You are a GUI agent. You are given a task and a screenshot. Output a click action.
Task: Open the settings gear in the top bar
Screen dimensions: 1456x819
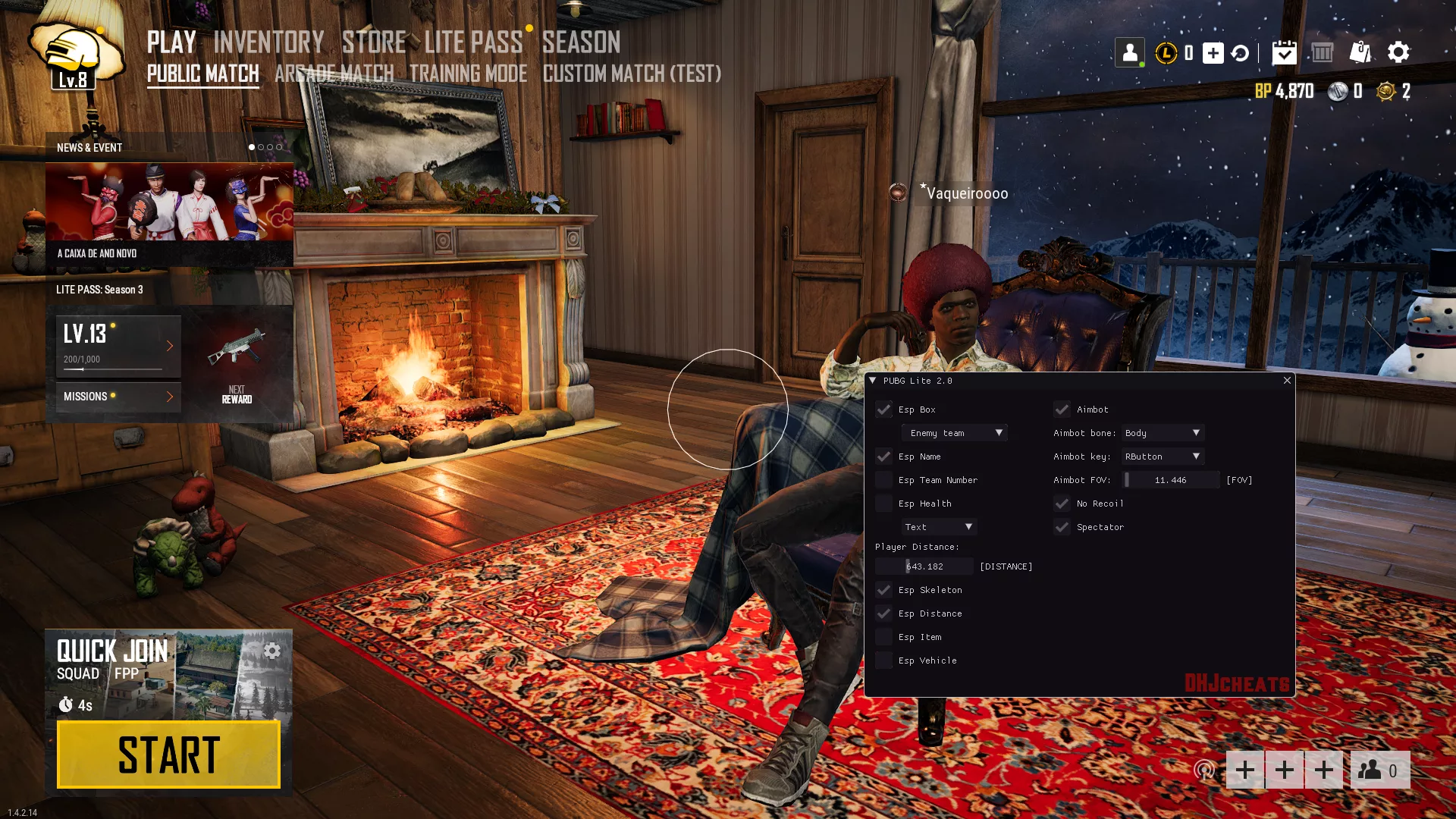point(1398,52)
